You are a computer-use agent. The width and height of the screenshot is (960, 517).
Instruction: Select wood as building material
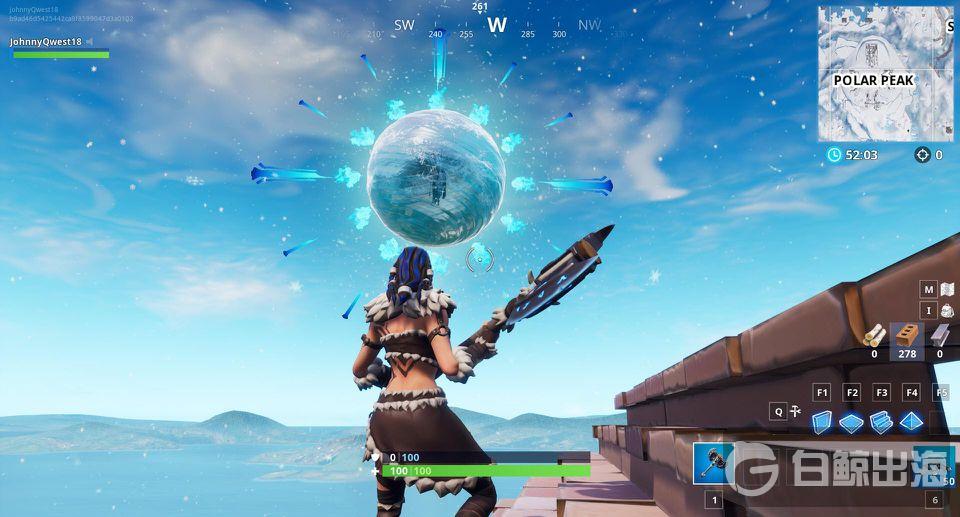(x=874, y=335)
